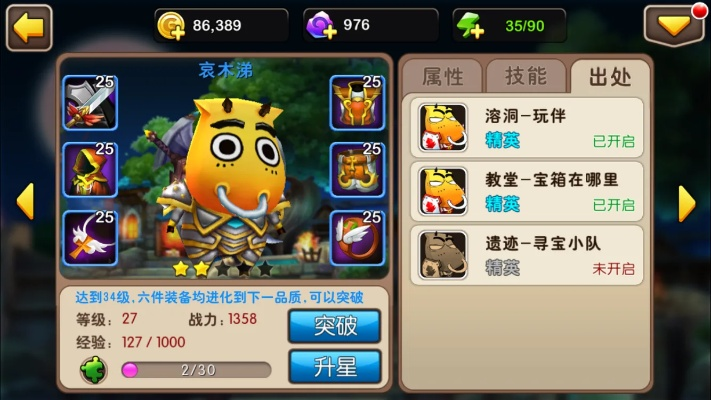
Task: Upgrade star with the 升星 button
Action: [334, 365]
